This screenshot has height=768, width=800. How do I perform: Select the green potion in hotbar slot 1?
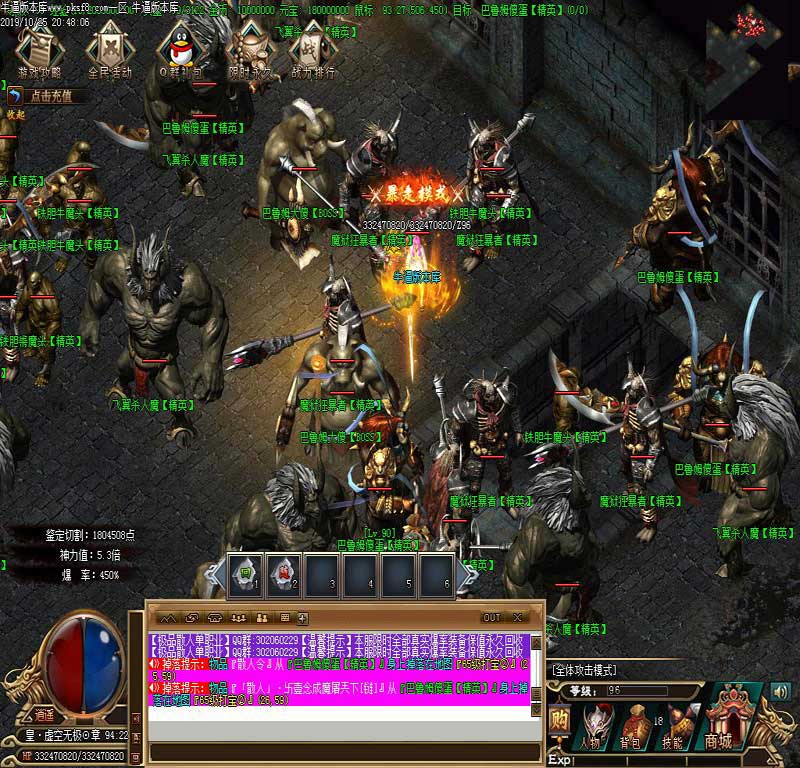[246, 573]
